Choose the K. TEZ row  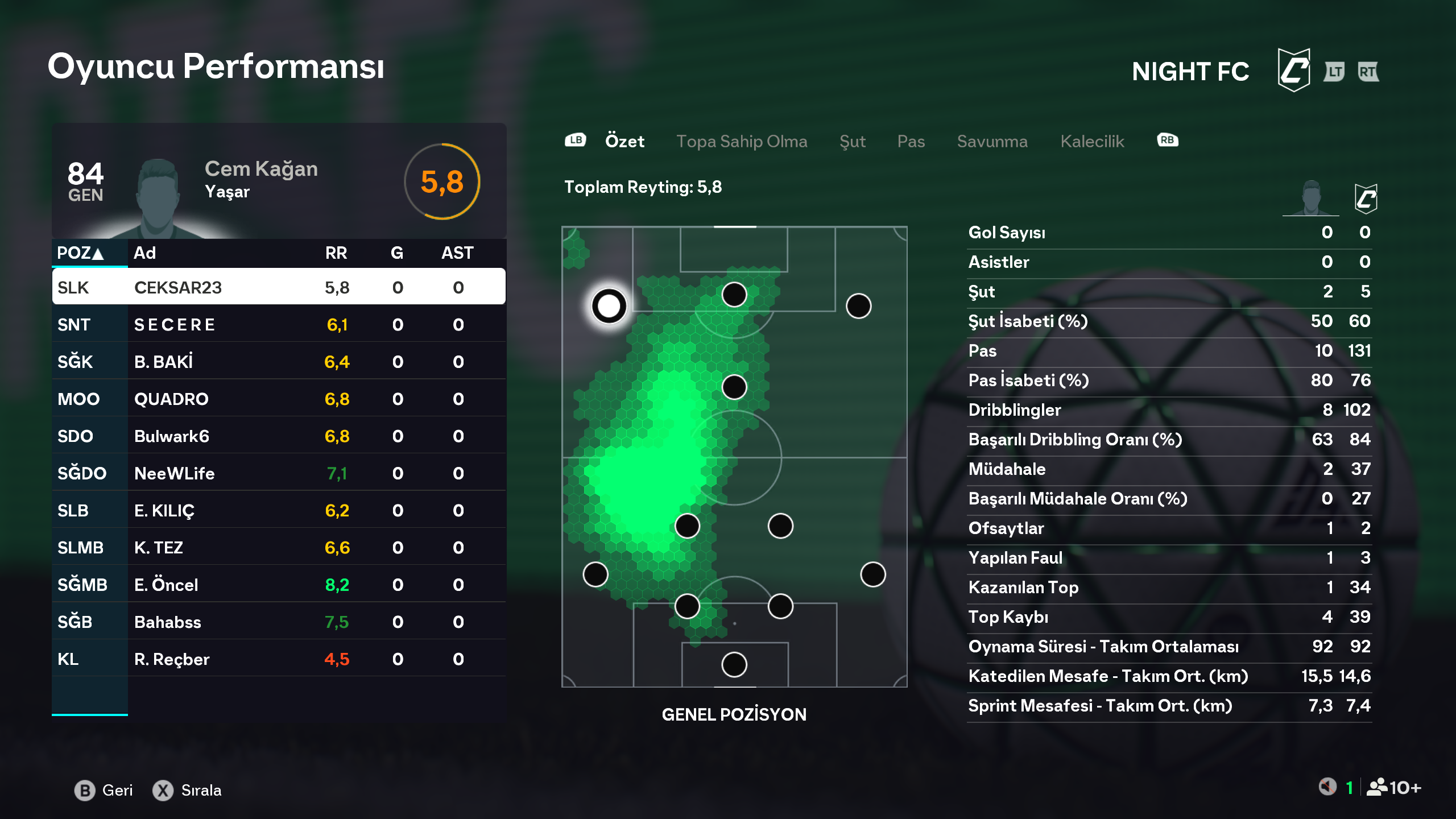click(x=279, y=547)
